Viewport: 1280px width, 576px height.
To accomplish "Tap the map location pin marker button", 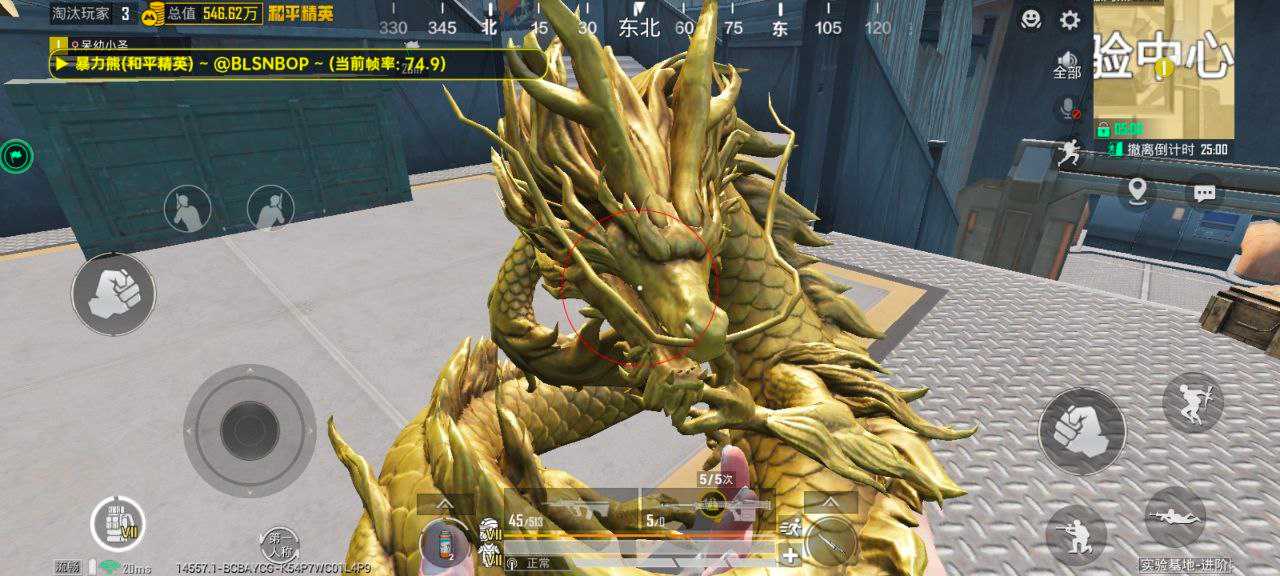I will pyautogui.click(x=1136, y=191).
